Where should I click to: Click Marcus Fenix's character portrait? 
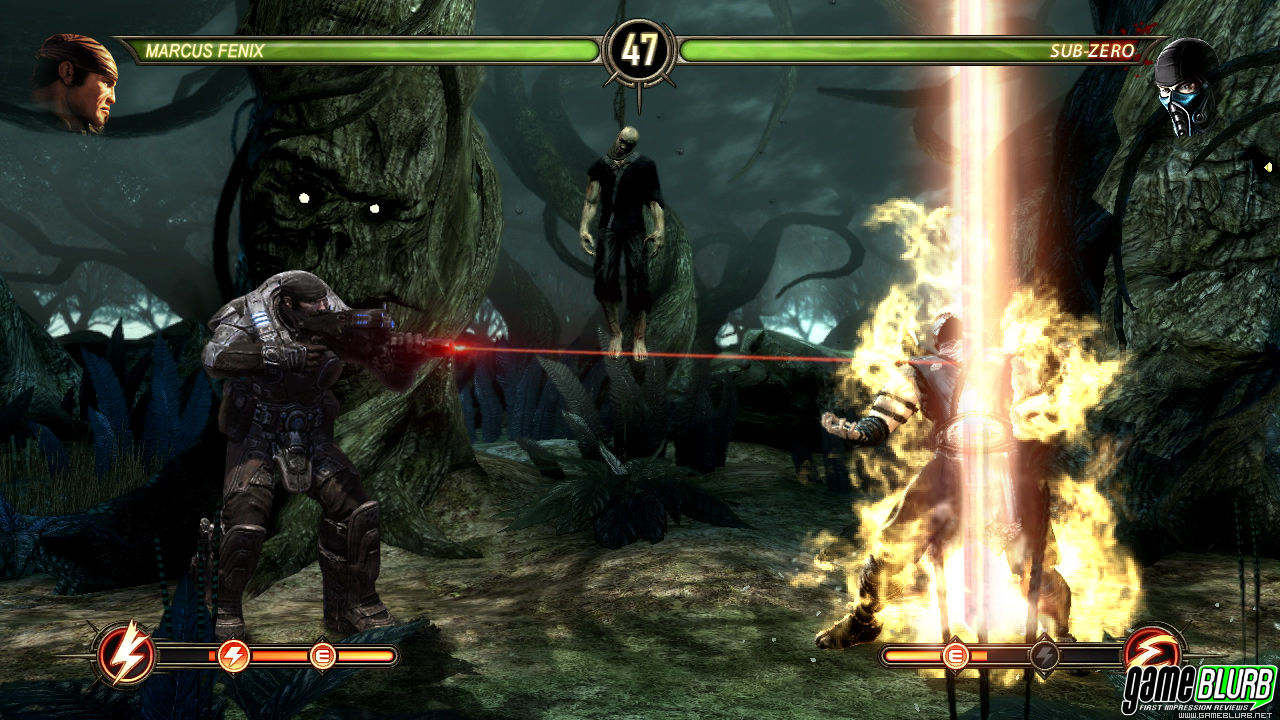coord(75,82)
